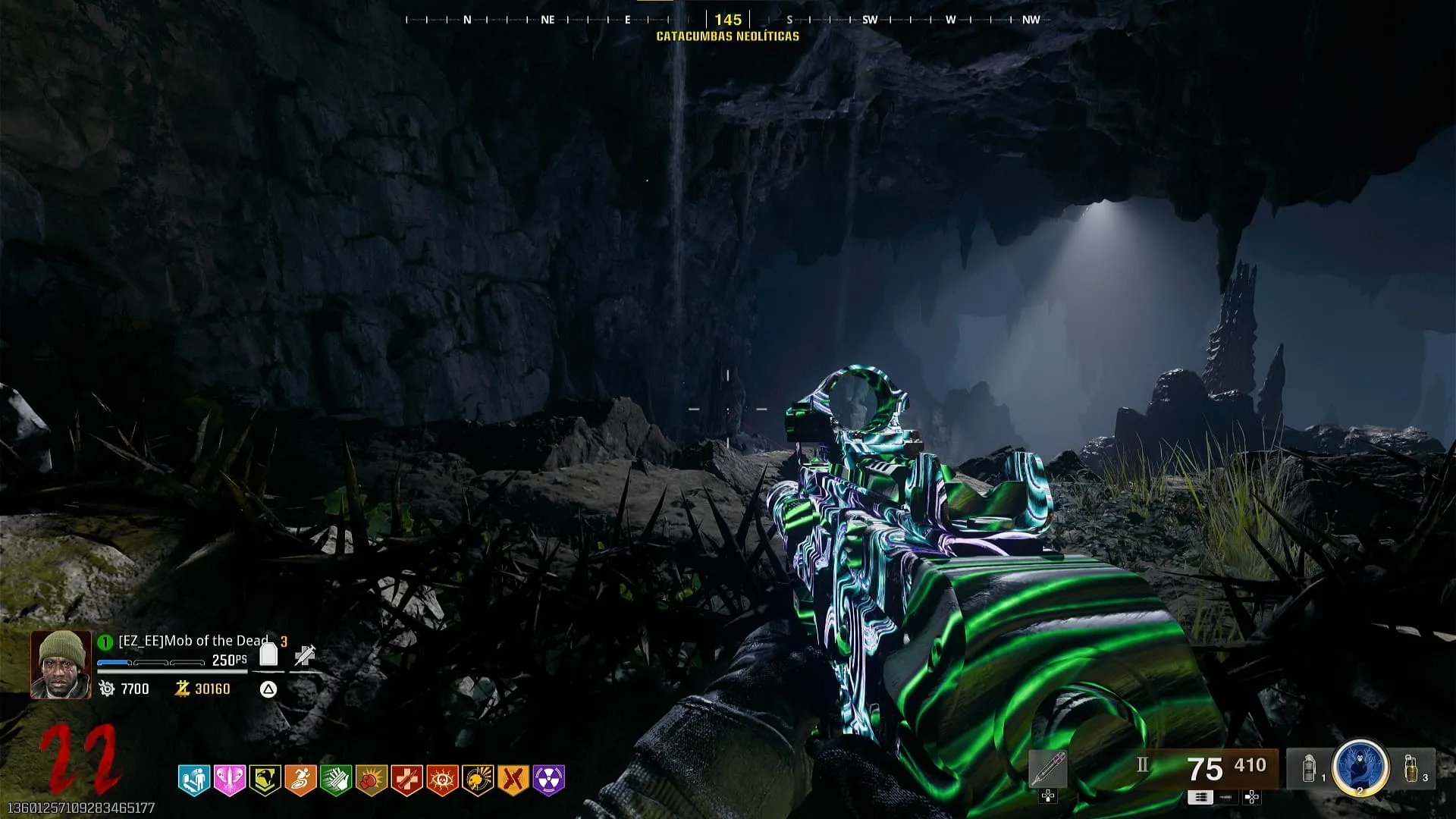1456x819 pixels.
Task: Click the syringe scorestreak slot icon
Action: tap(1048, 770)
